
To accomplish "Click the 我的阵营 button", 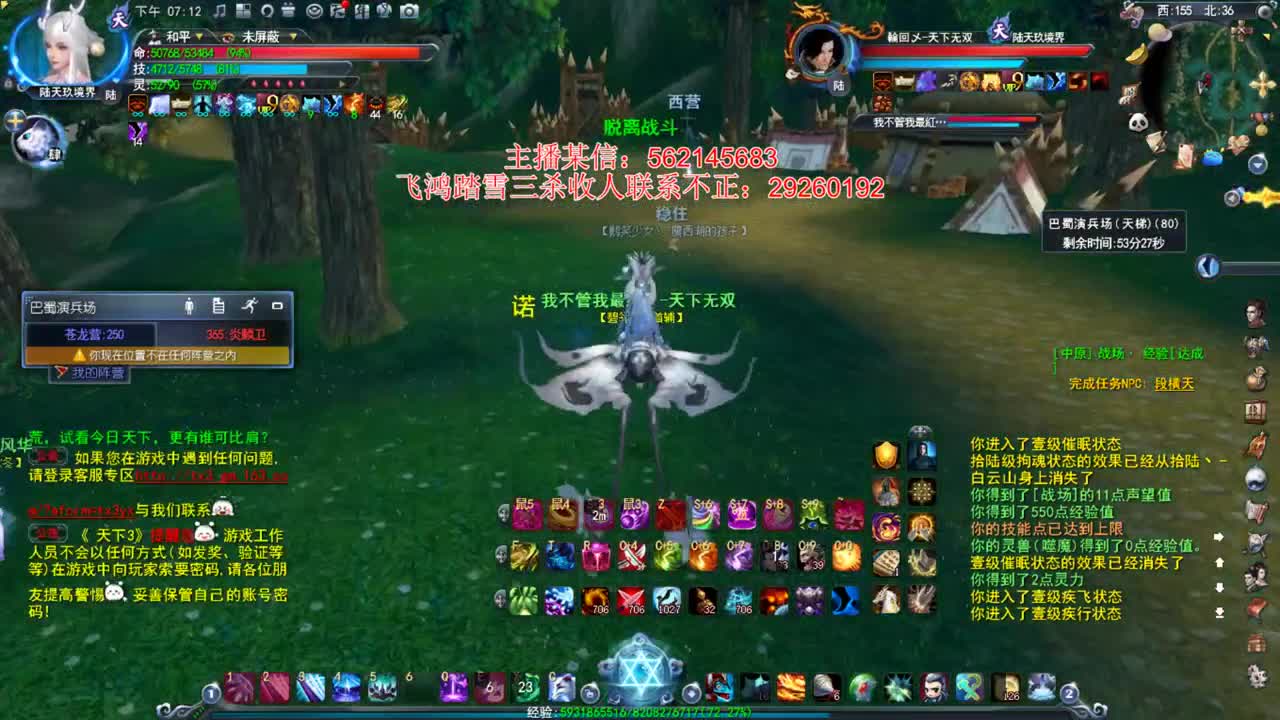I will click(90, 372).
